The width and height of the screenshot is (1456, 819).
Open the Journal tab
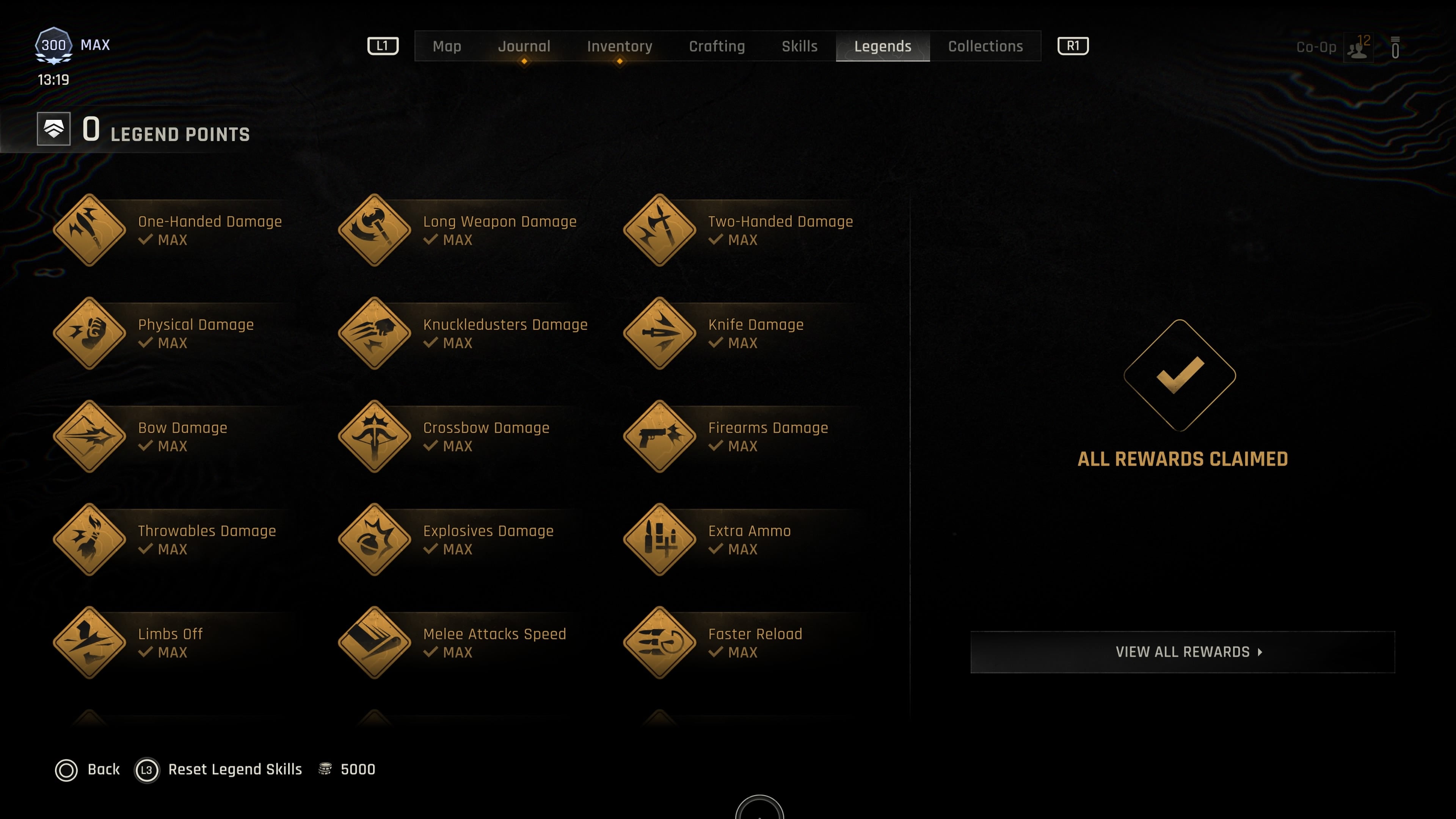click(x=523, y=46)
